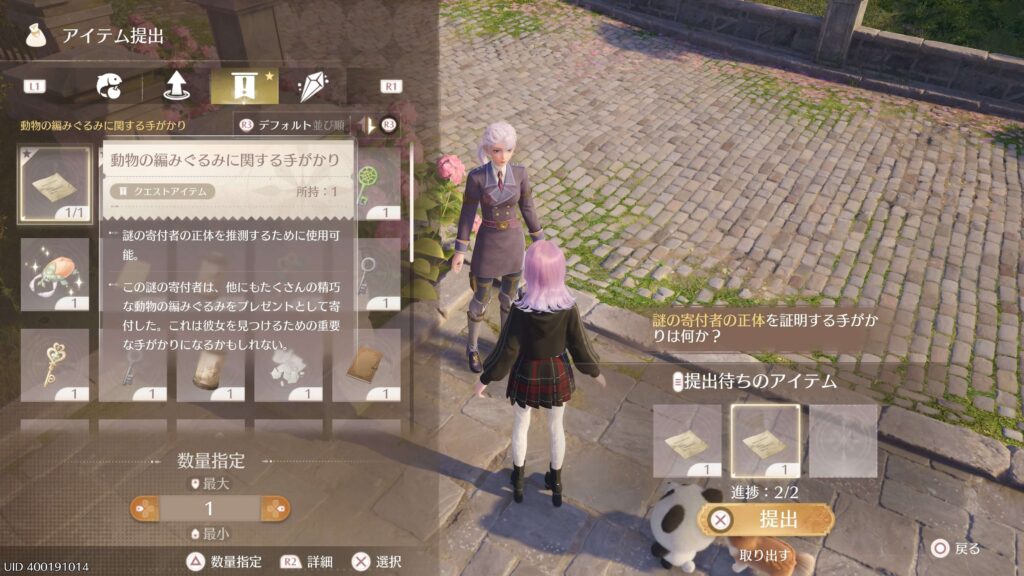Go back with the 戻る button
Image resolution: width=1024 pixels, height=576 pixels.
[x=956, y=548]
